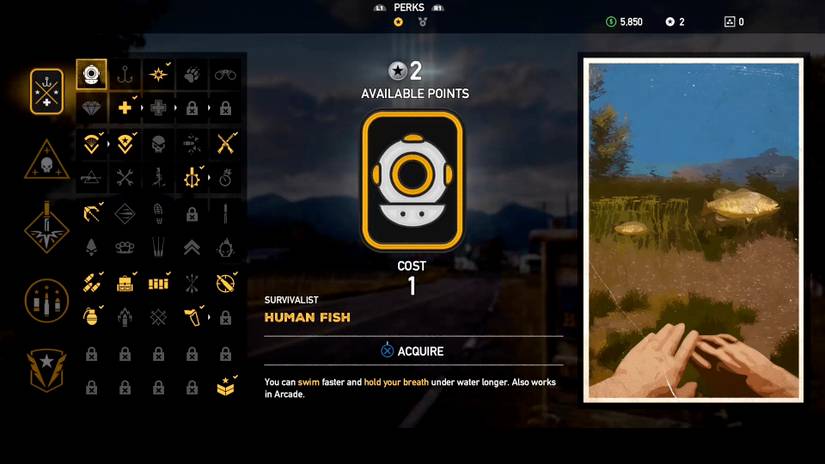Switch to the medal challenges tab

(x=423, y=22)
